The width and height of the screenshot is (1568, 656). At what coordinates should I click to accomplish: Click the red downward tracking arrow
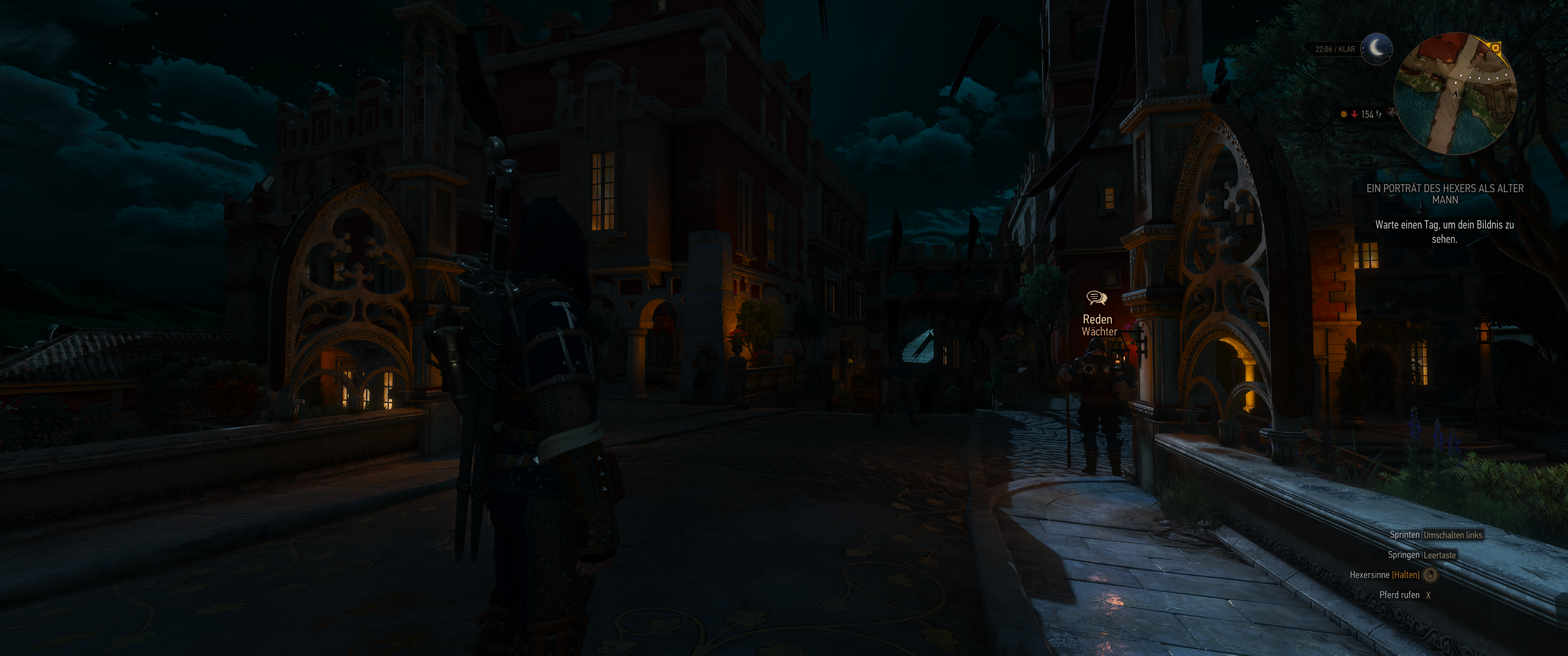tap(1354, 115)
